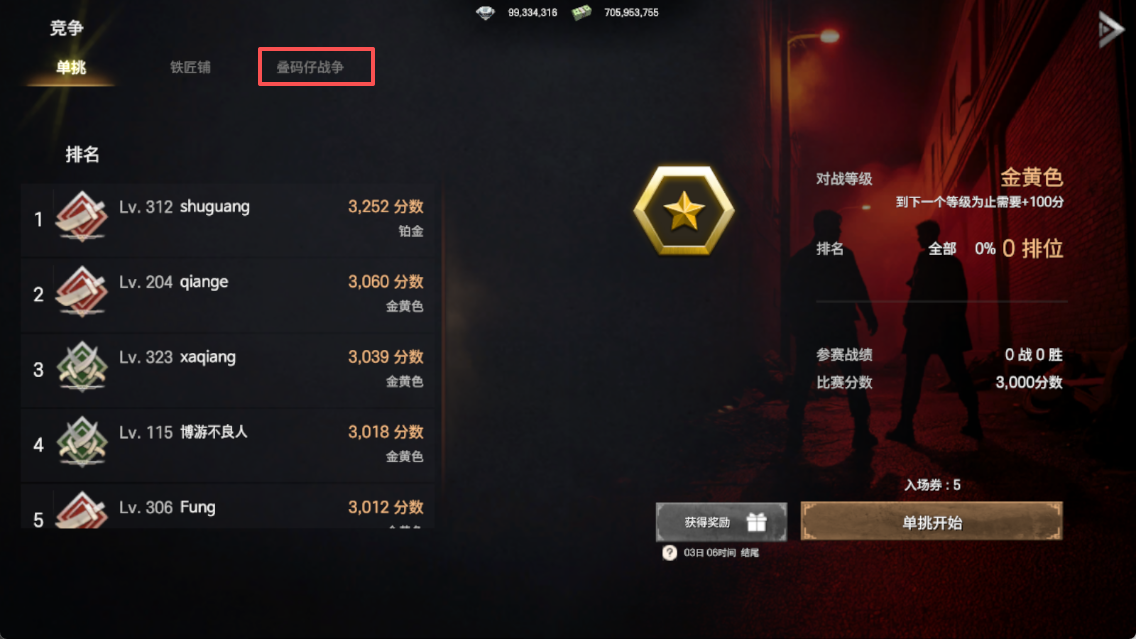
Task: Click the gold star rank badge
Action: [684, 211]
